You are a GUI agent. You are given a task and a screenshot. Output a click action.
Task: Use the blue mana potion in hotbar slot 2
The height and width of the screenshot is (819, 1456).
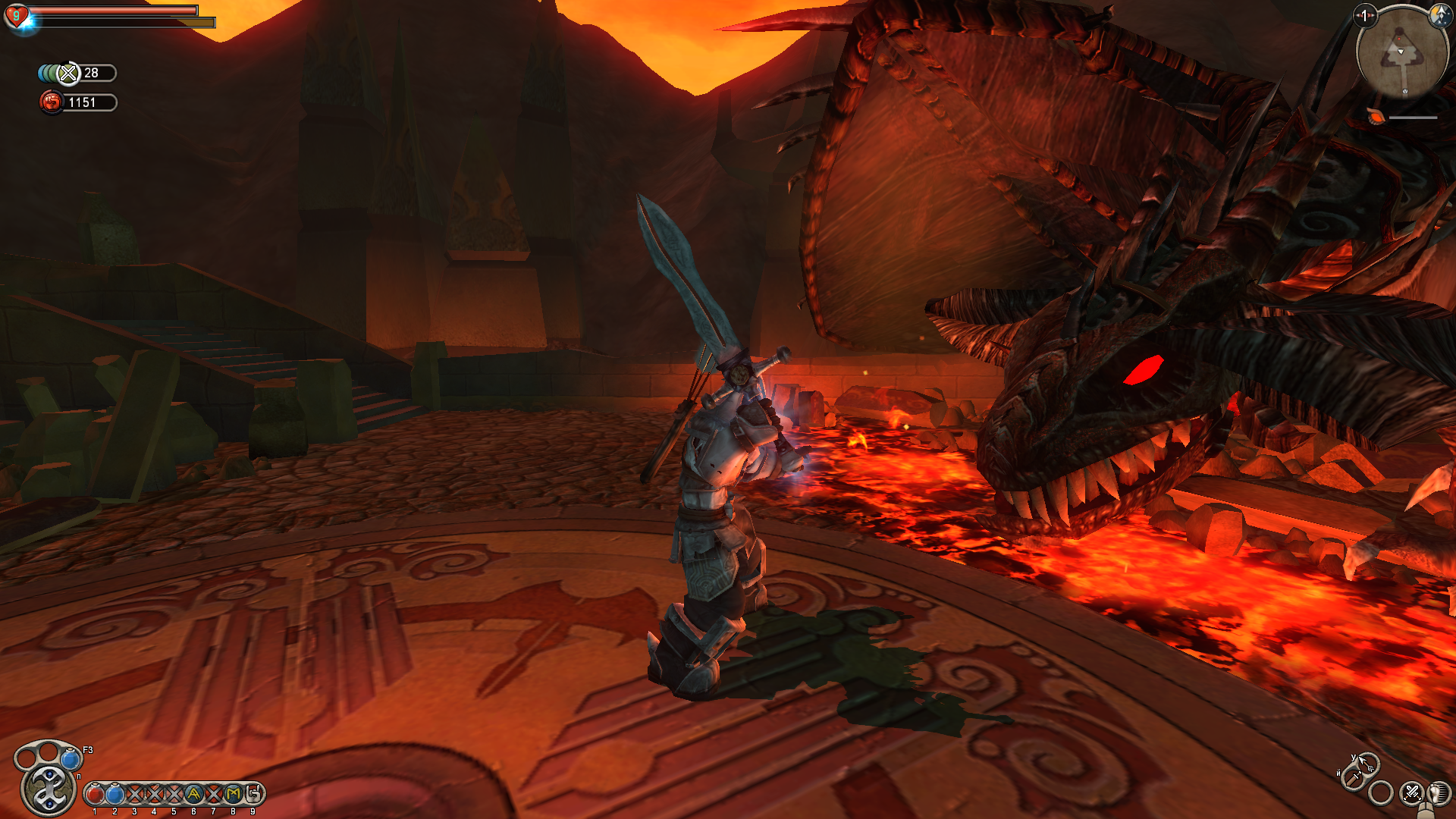tap(115, 794)
